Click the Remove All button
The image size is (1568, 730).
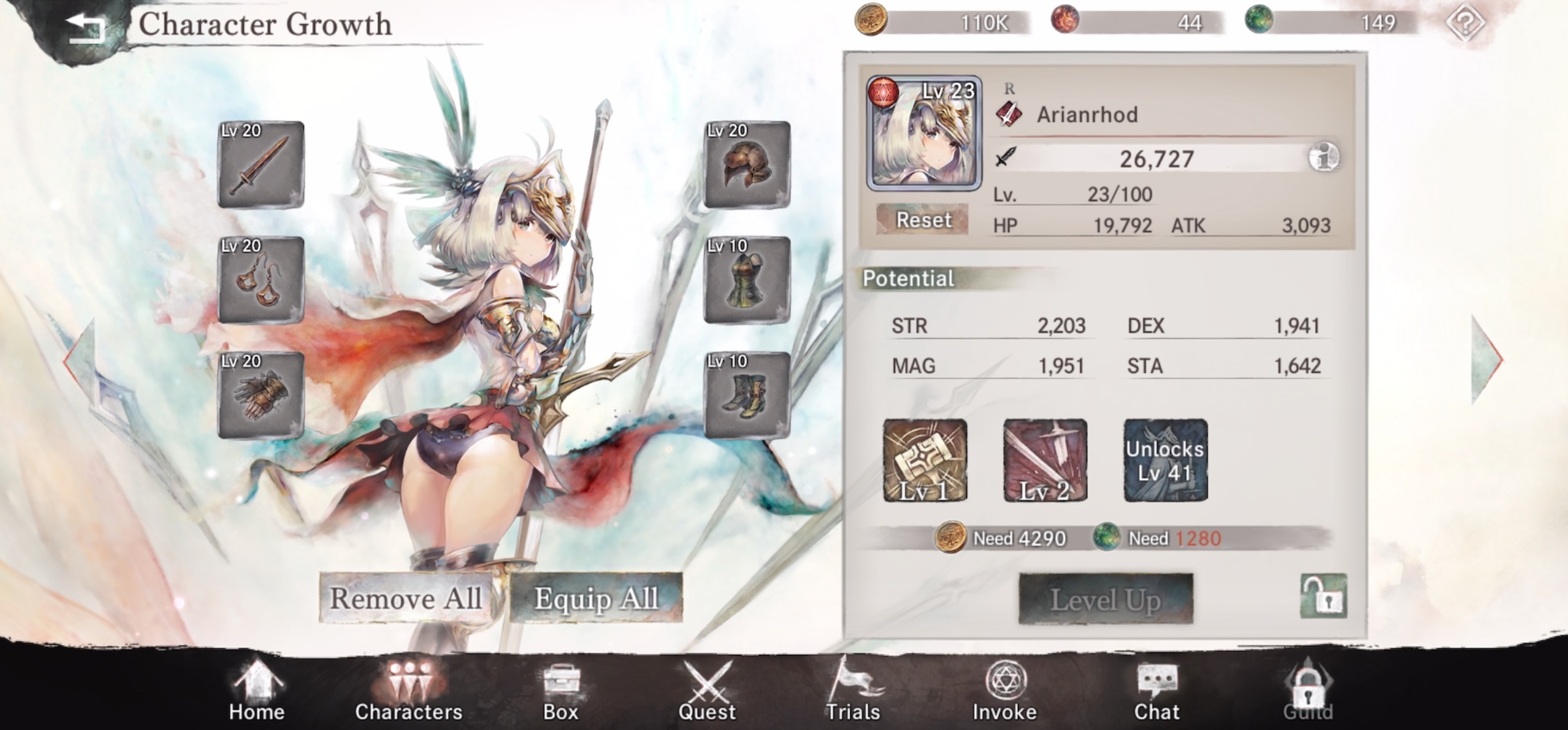click(406, 598)
